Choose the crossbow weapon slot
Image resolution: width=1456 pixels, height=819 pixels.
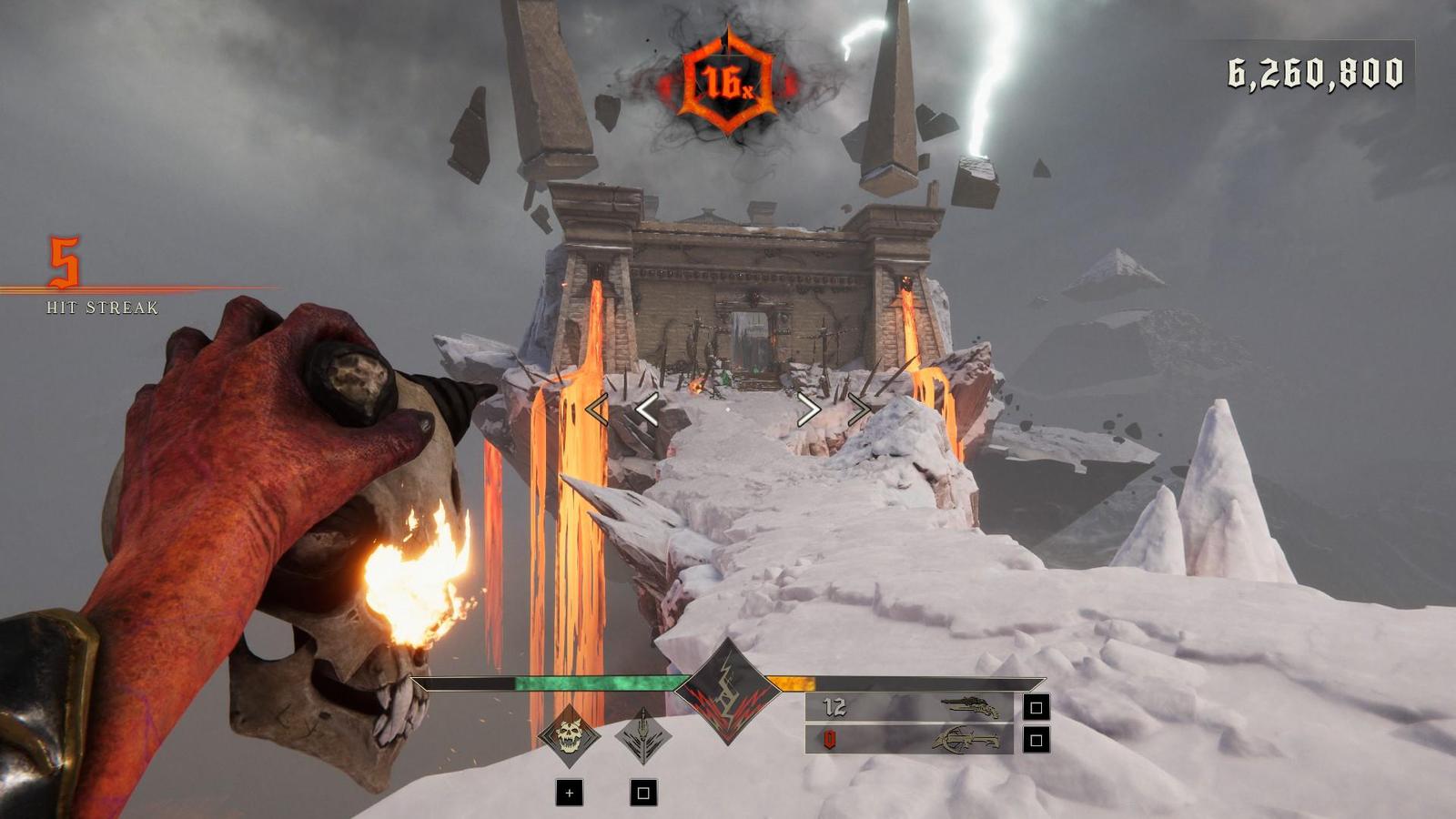tap(910, 739)
